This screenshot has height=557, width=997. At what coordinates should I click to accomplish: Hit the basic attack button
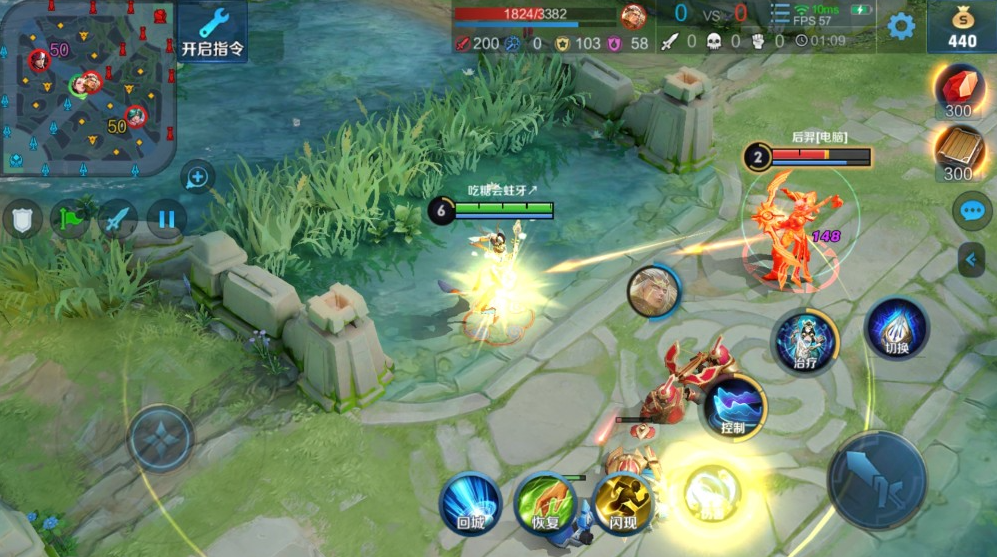pos(876,481)
